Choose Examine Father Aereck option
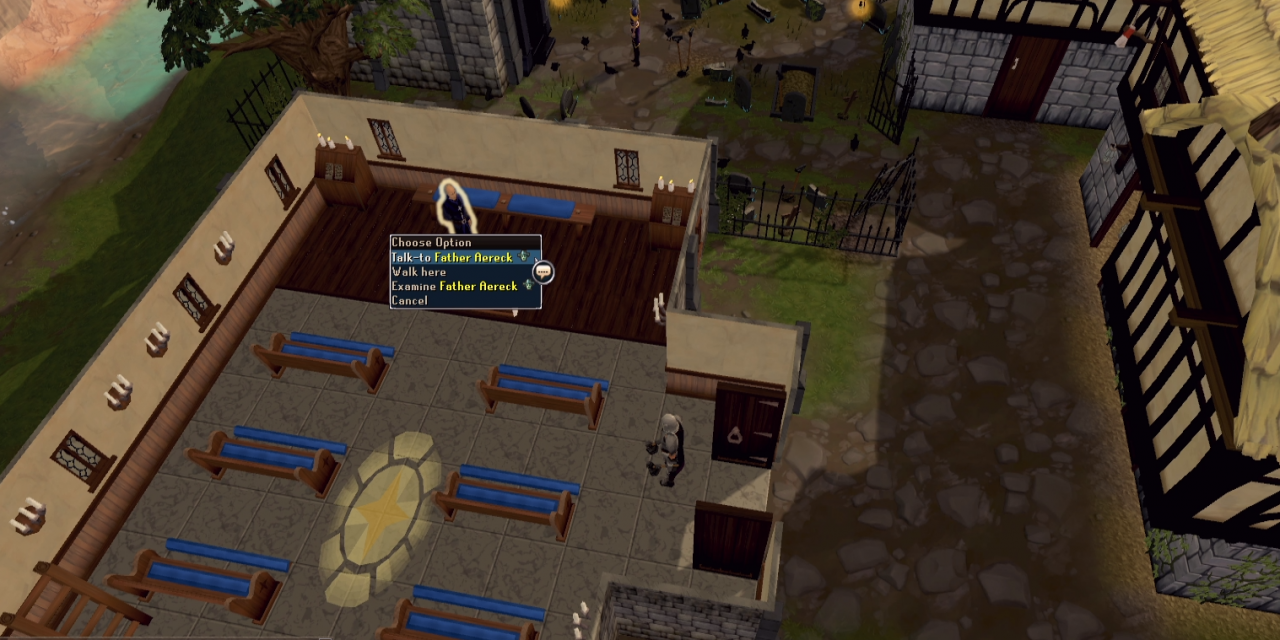Viewport: 1280px width, 640px height. [x=455, y=286]
